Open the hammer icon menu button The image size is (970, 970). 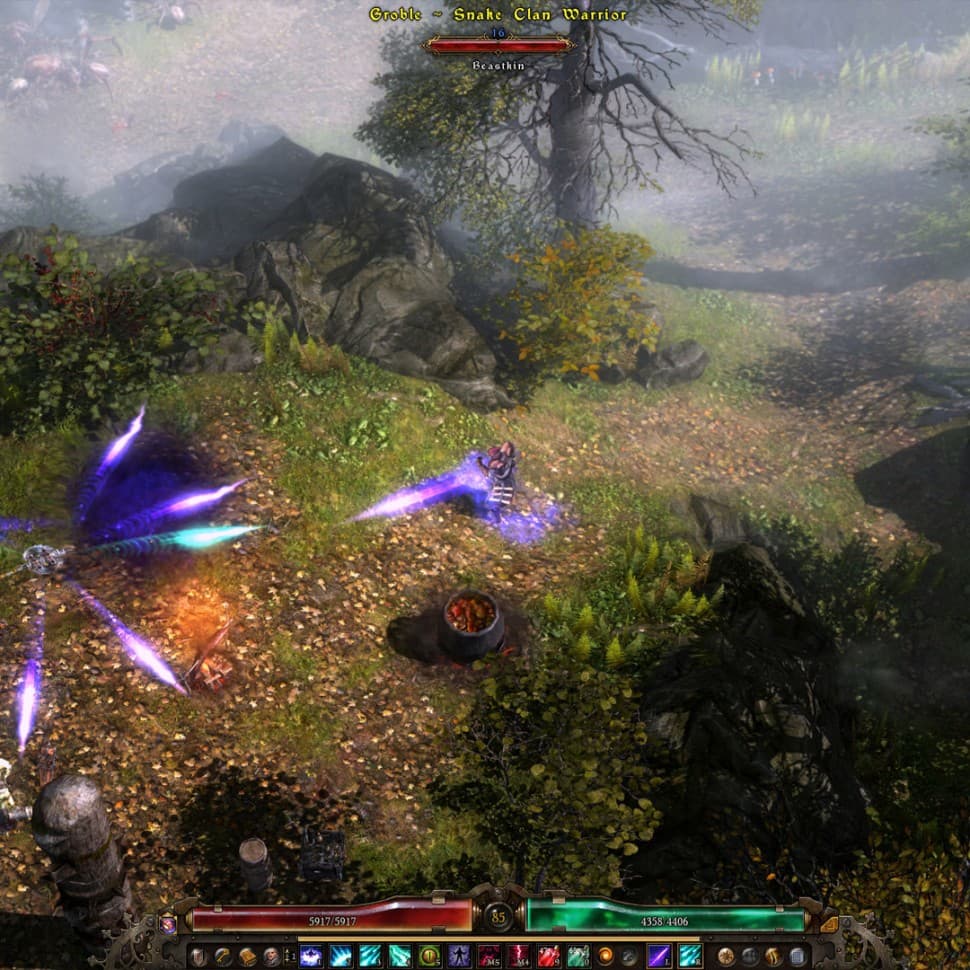223,957
